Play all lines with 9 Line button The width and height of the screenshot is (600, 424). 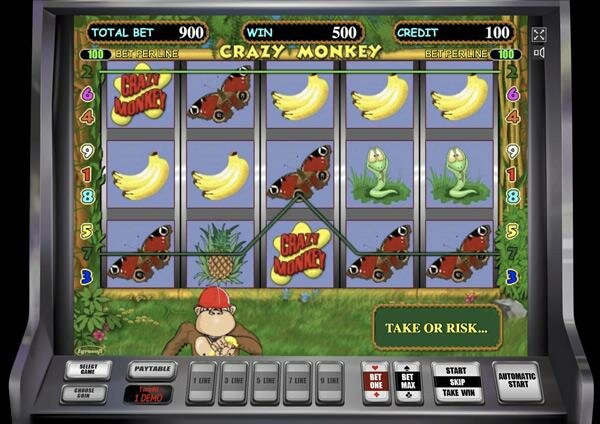[328, 381]
